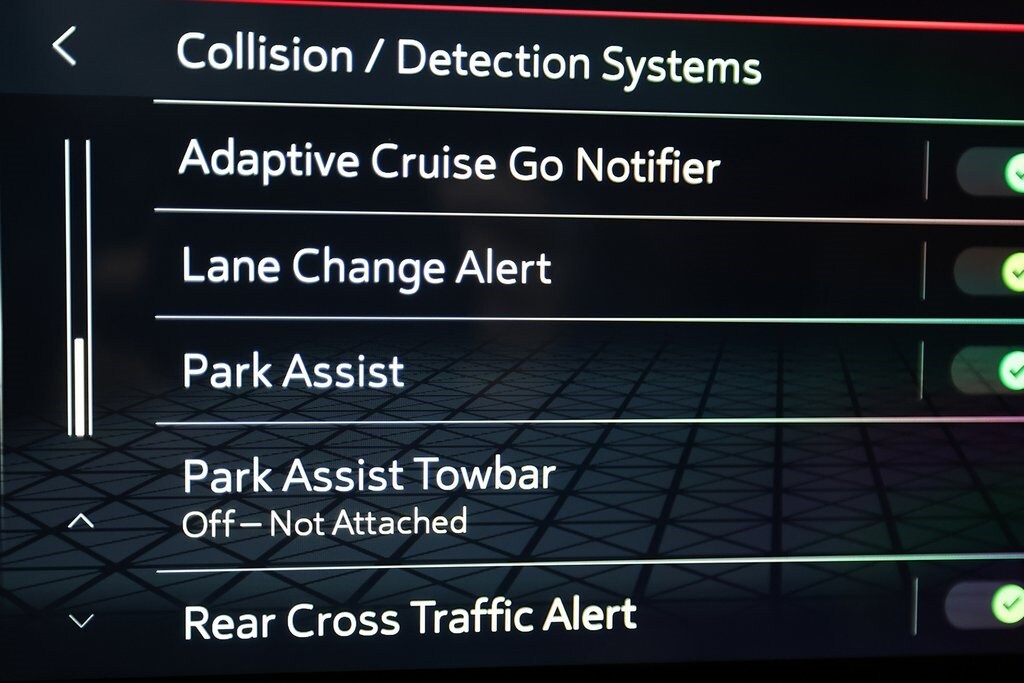Click the up arrow to scroll list

81,521
